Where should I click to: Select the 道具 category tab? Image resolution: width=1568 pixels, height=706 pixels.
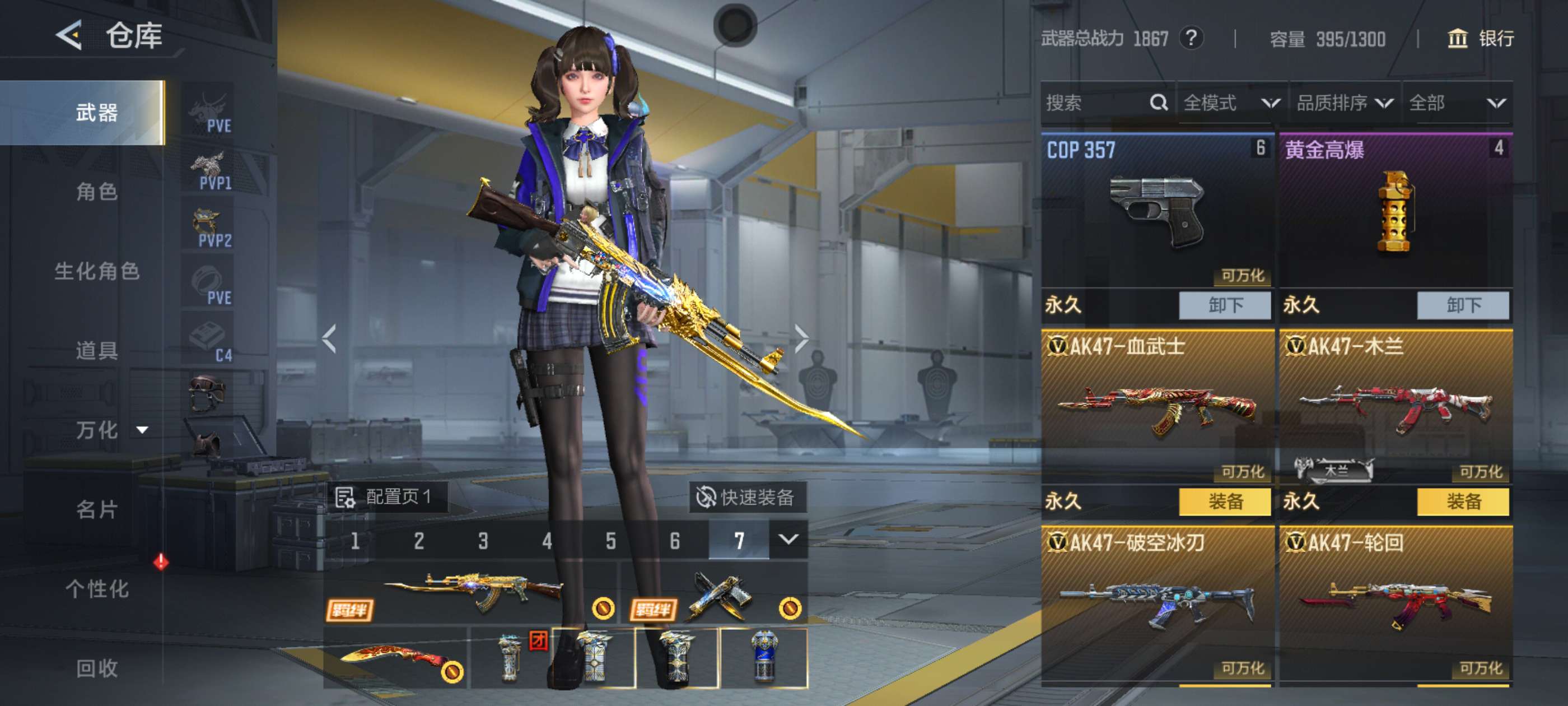[97, 350]
